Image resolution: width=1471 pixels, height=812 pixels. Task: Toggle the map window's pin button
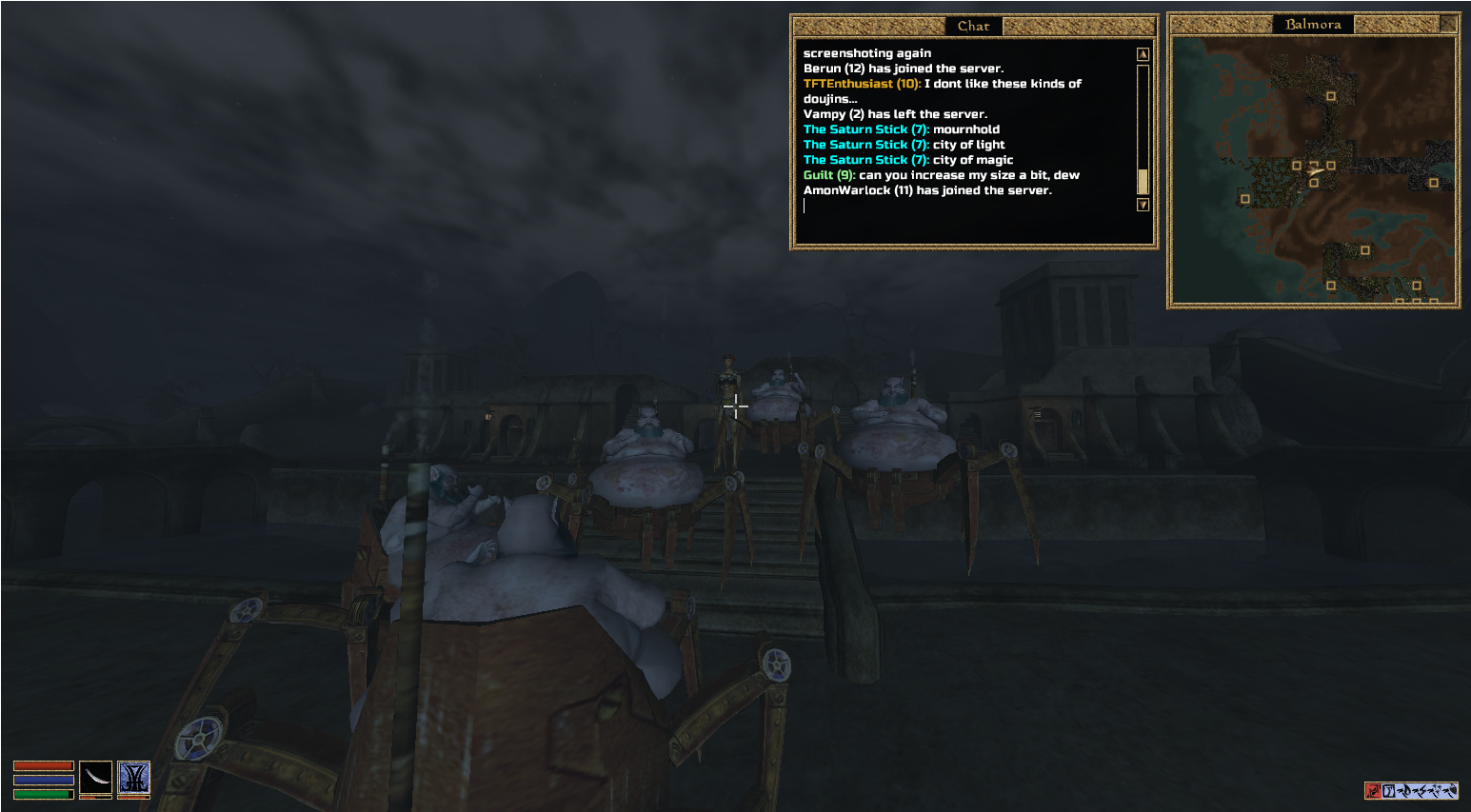point(1448,24)
